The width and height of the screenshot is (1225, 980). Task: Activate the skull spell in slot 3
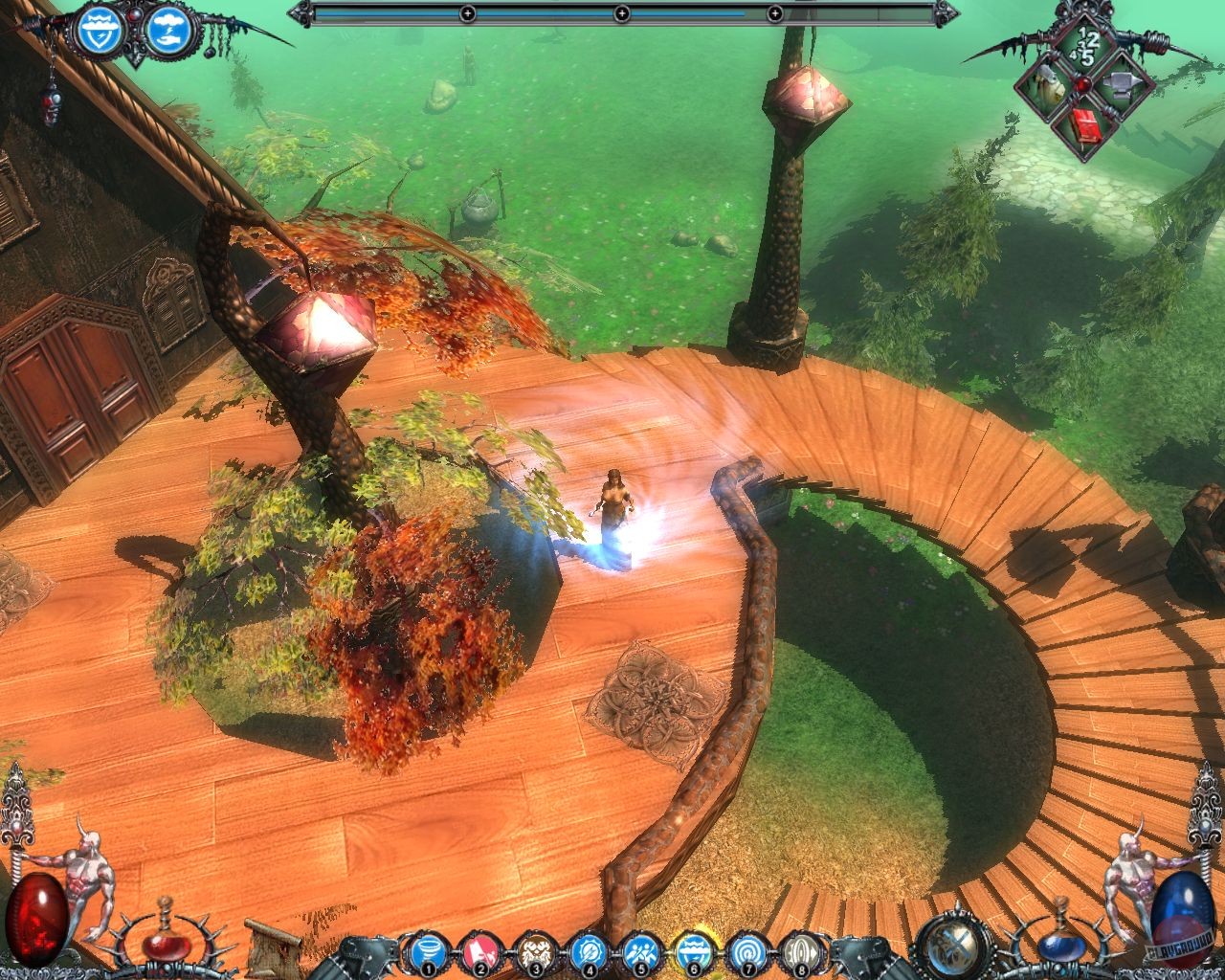click(536, 950)
